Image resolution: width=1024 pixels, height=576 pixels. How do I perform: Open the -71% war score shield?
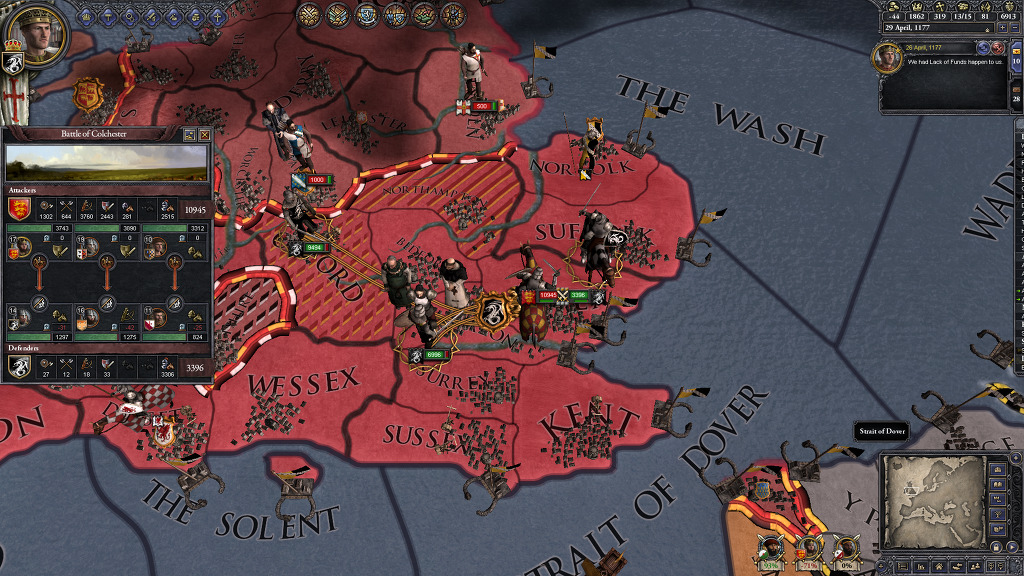pos(807,548)
